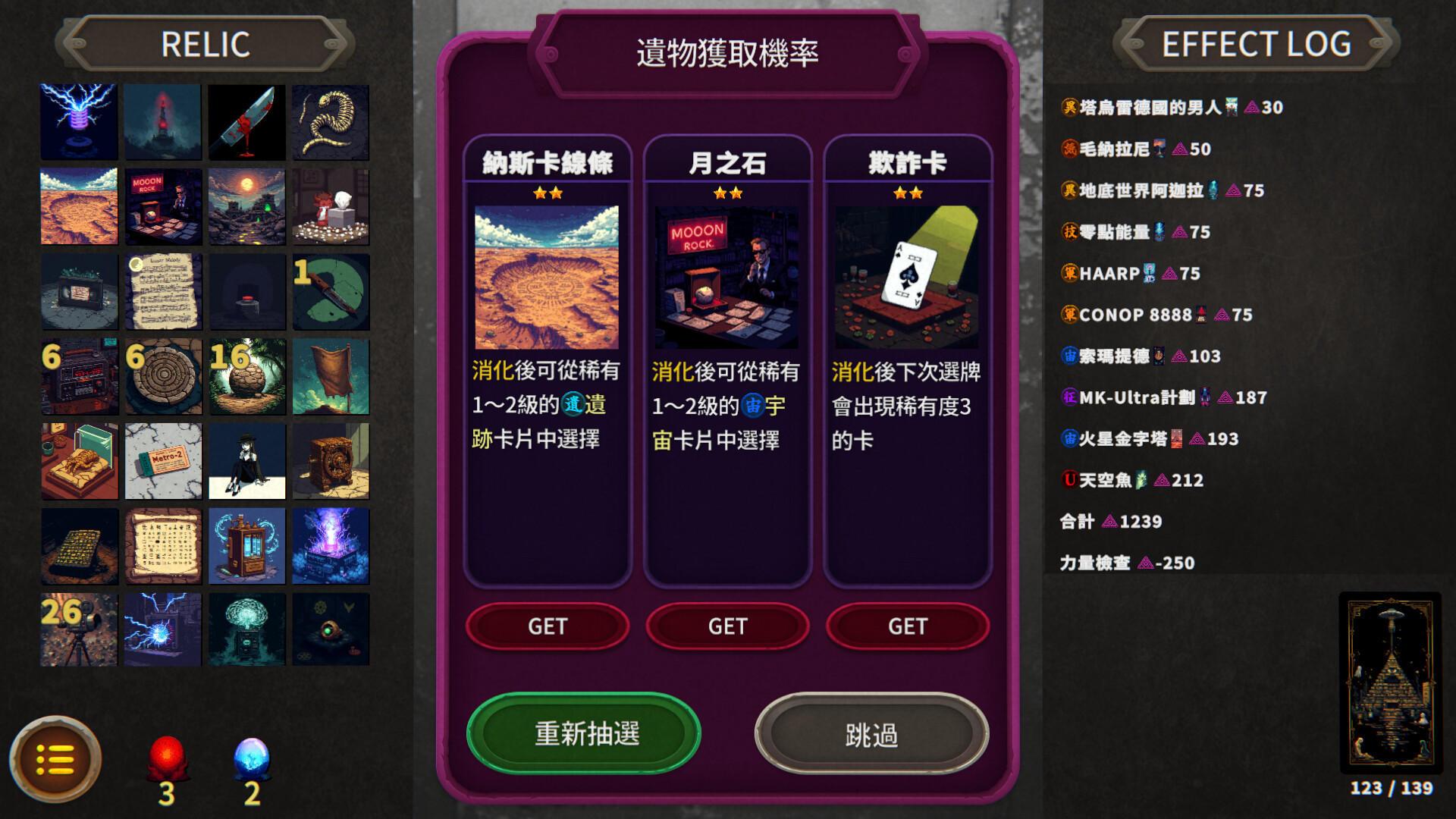The width and height of the screenshot is (1456, 819).
Task: Select the green ring relic icon
Action: 331,292
